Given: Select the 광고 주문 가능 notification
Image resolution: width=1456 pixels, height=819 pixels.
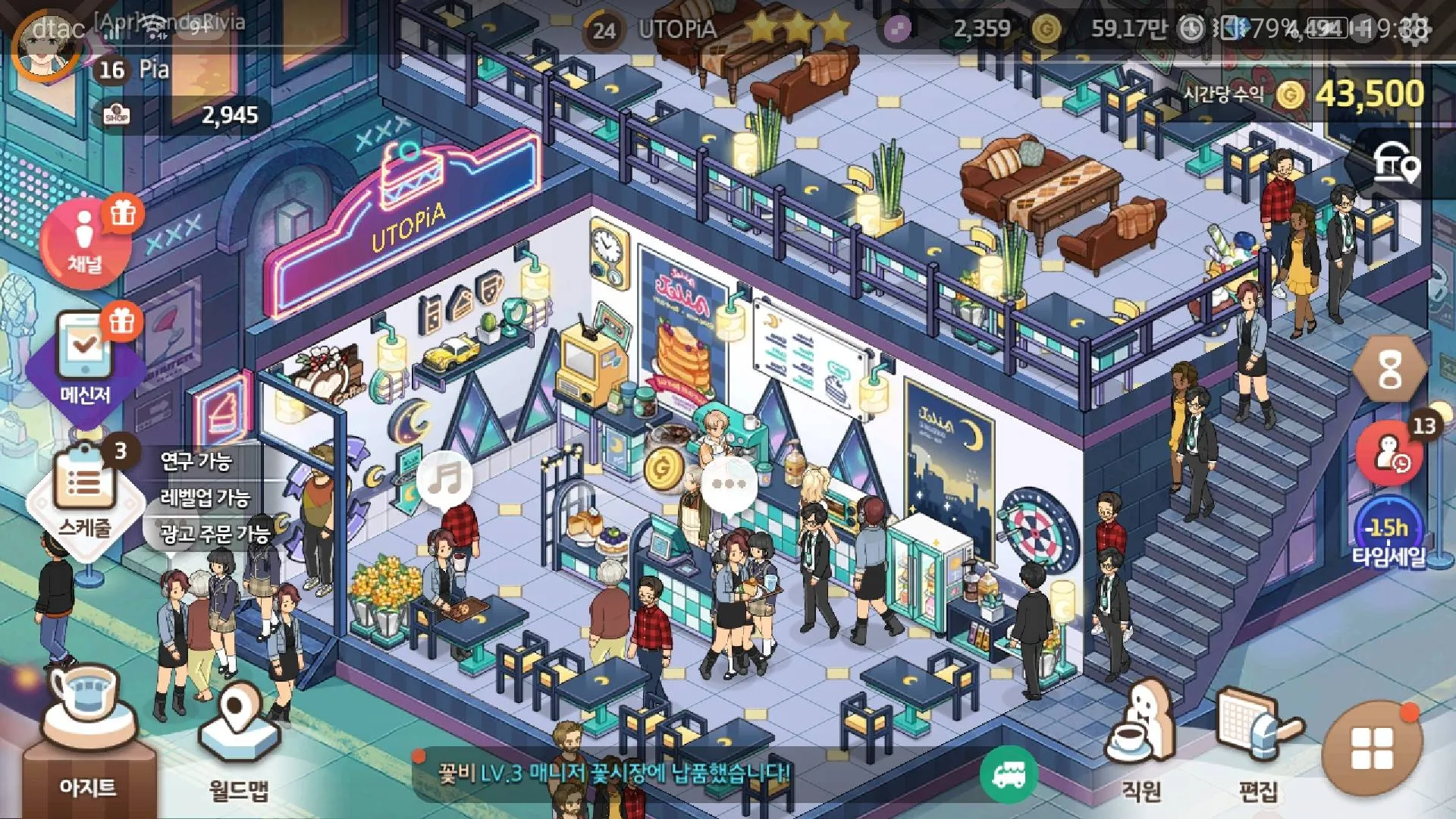Looking at the screenshot, I should pos(215,534).
